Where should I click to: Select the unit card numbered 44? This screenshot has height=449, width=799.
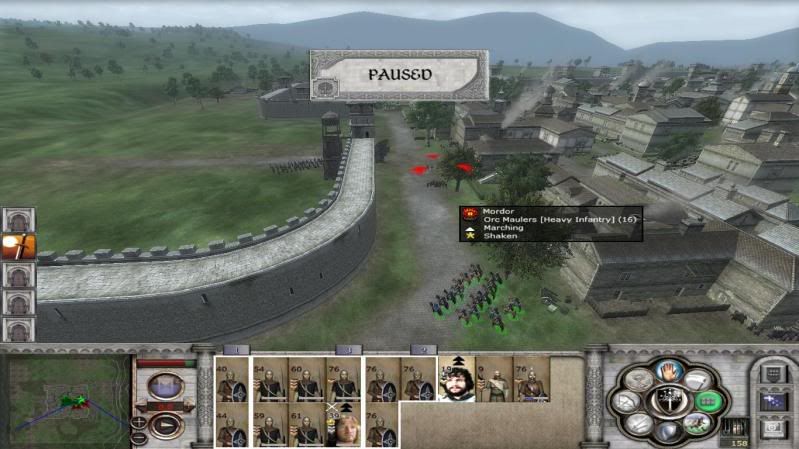[x=232, y=424]
